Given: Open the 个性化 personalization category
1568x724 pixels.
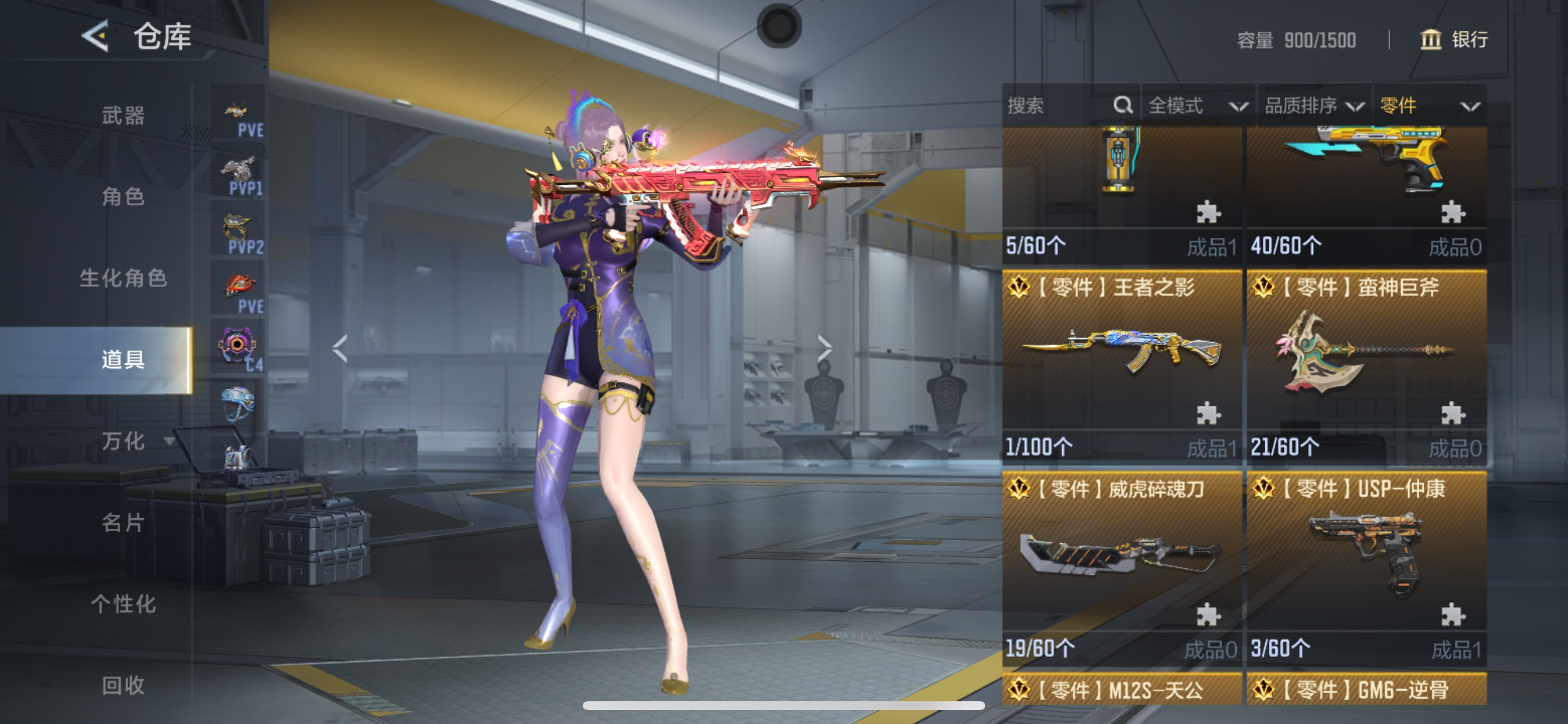Looking at the screenshot, I should click(123, 604).
